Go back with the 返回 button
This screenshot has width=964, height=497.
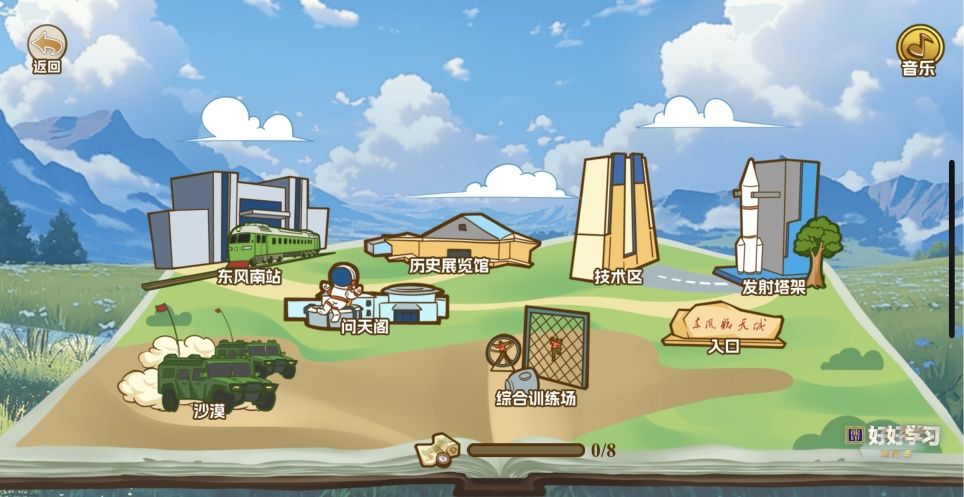pos(46,46)
